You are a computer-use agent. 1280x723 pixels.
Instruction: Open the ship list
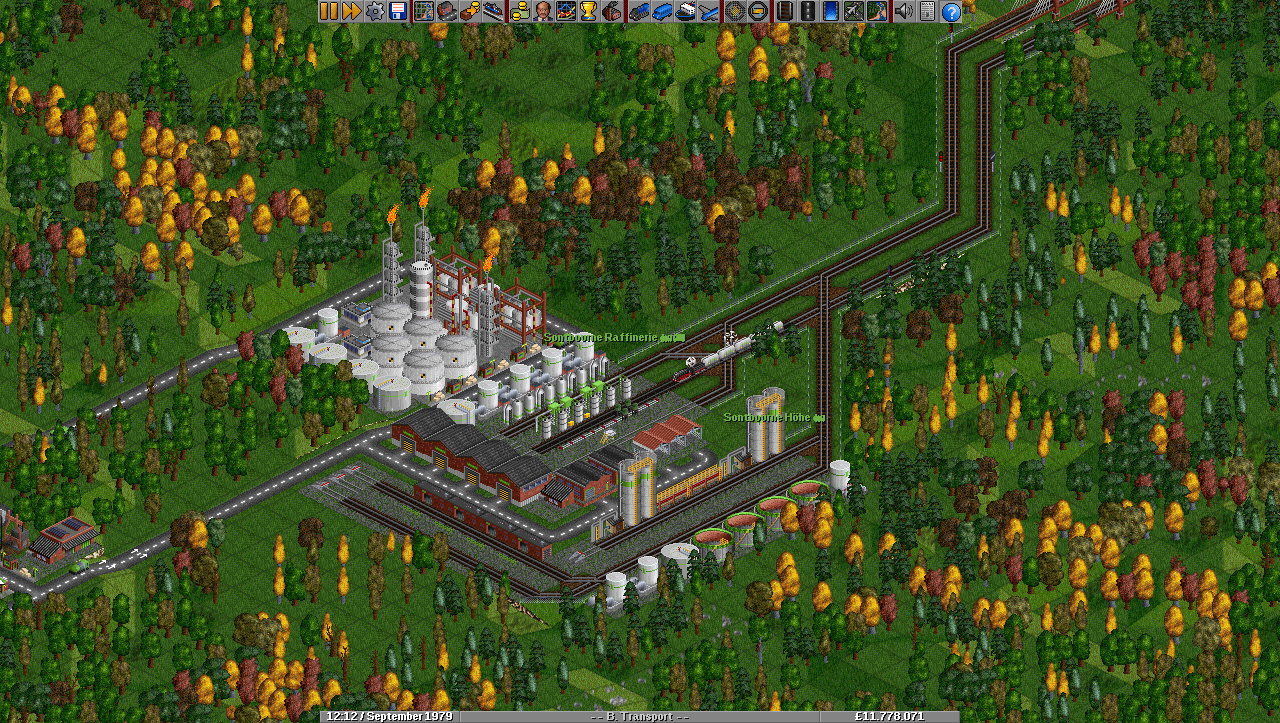coord(685,11)
